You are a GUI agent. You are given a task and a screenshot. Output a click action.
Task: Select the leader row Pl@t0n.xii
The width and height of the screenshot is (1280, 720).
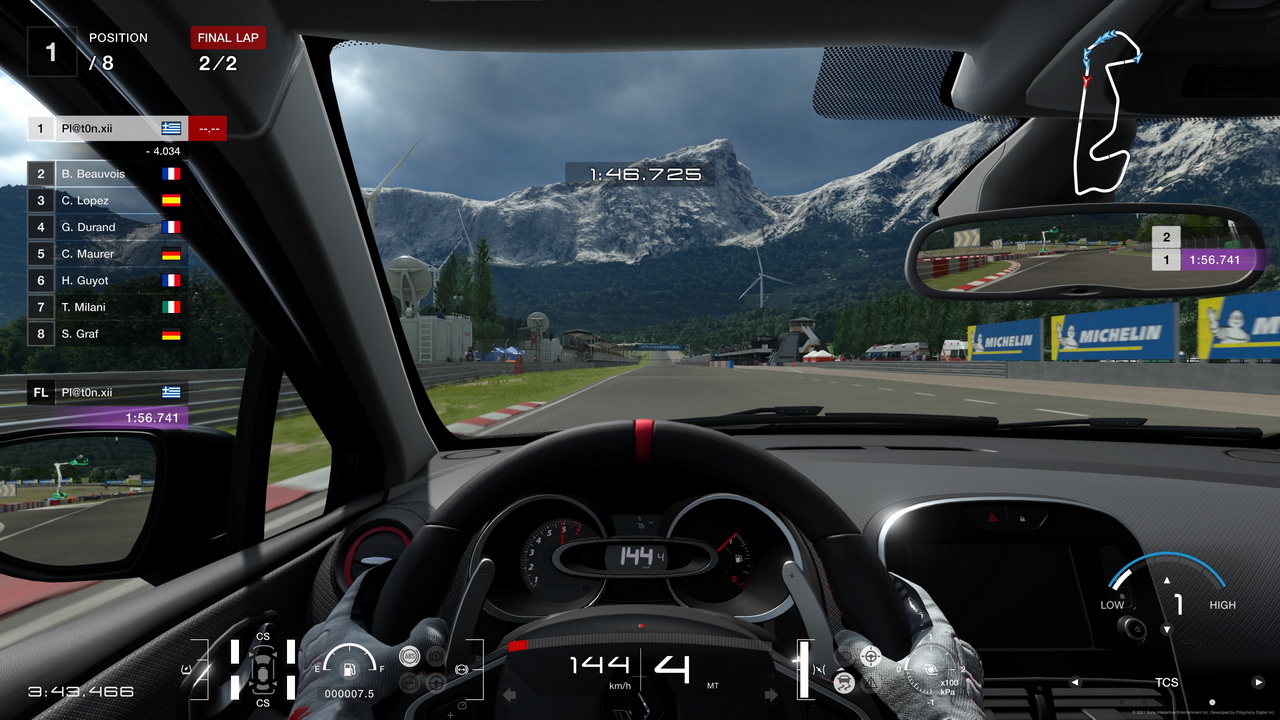point(106,128)
